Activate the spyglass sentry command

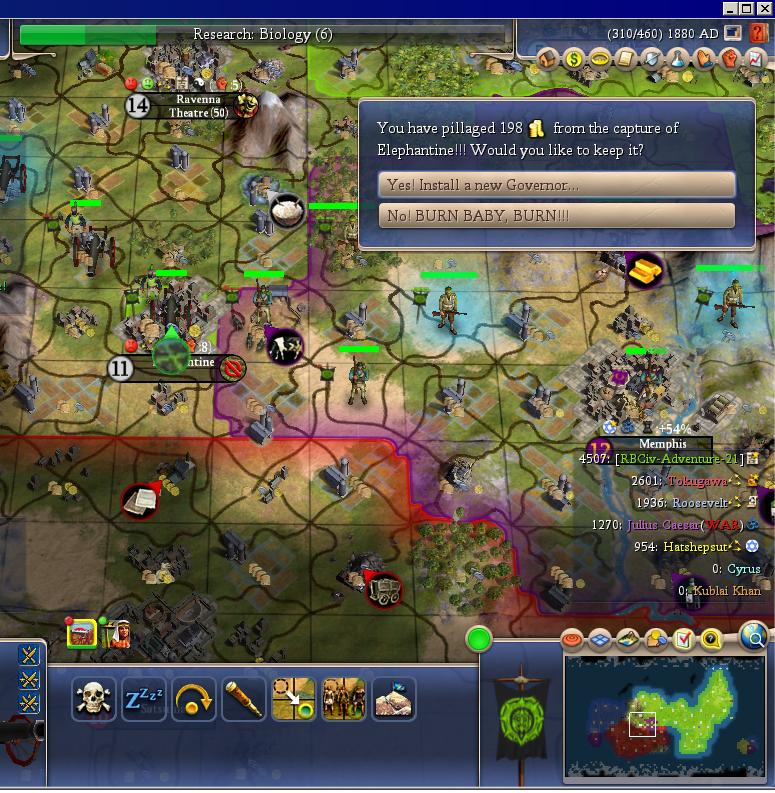click(x=244, y=699)
